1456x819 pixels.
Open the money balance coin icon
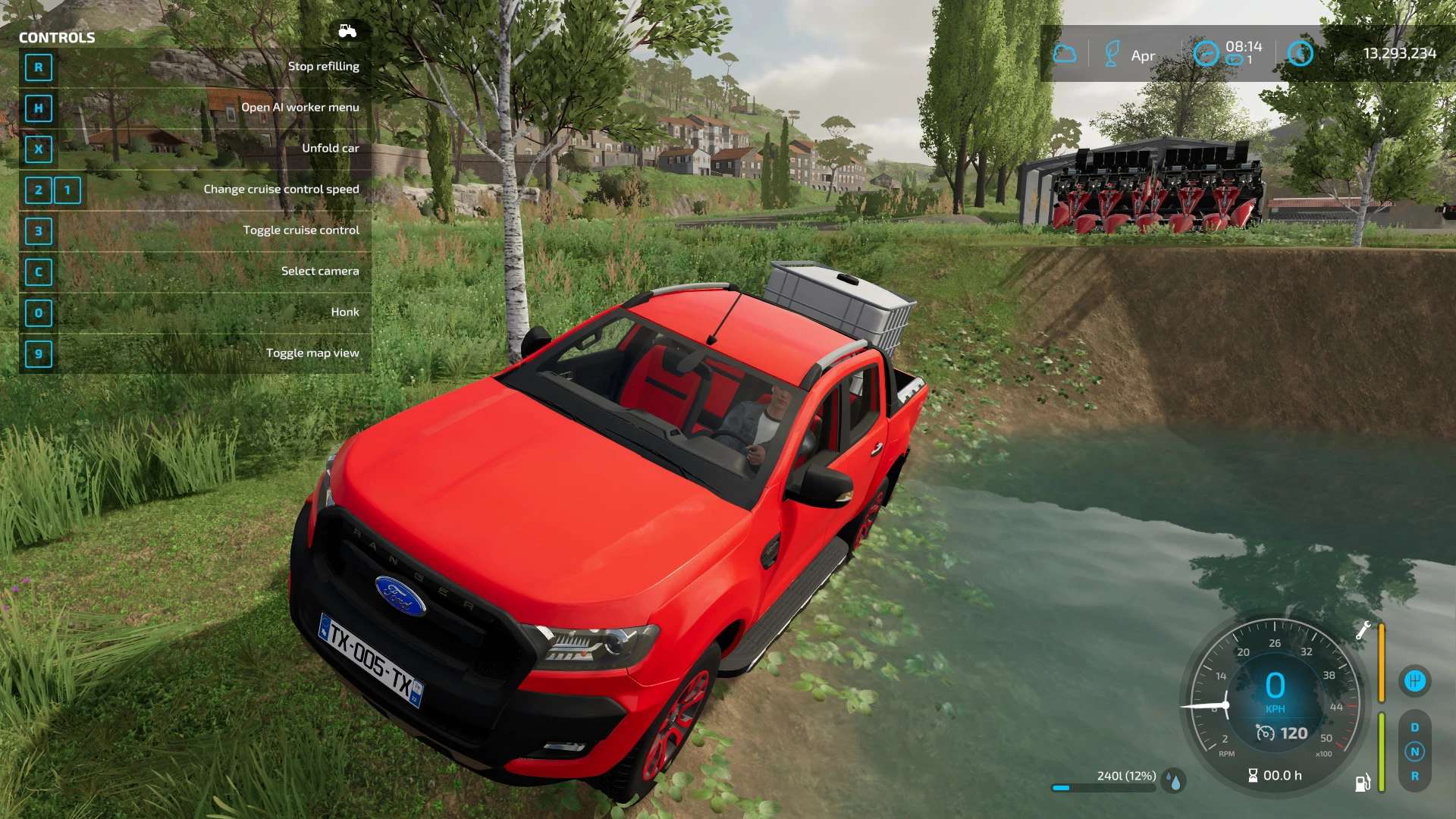point(1301,53)
